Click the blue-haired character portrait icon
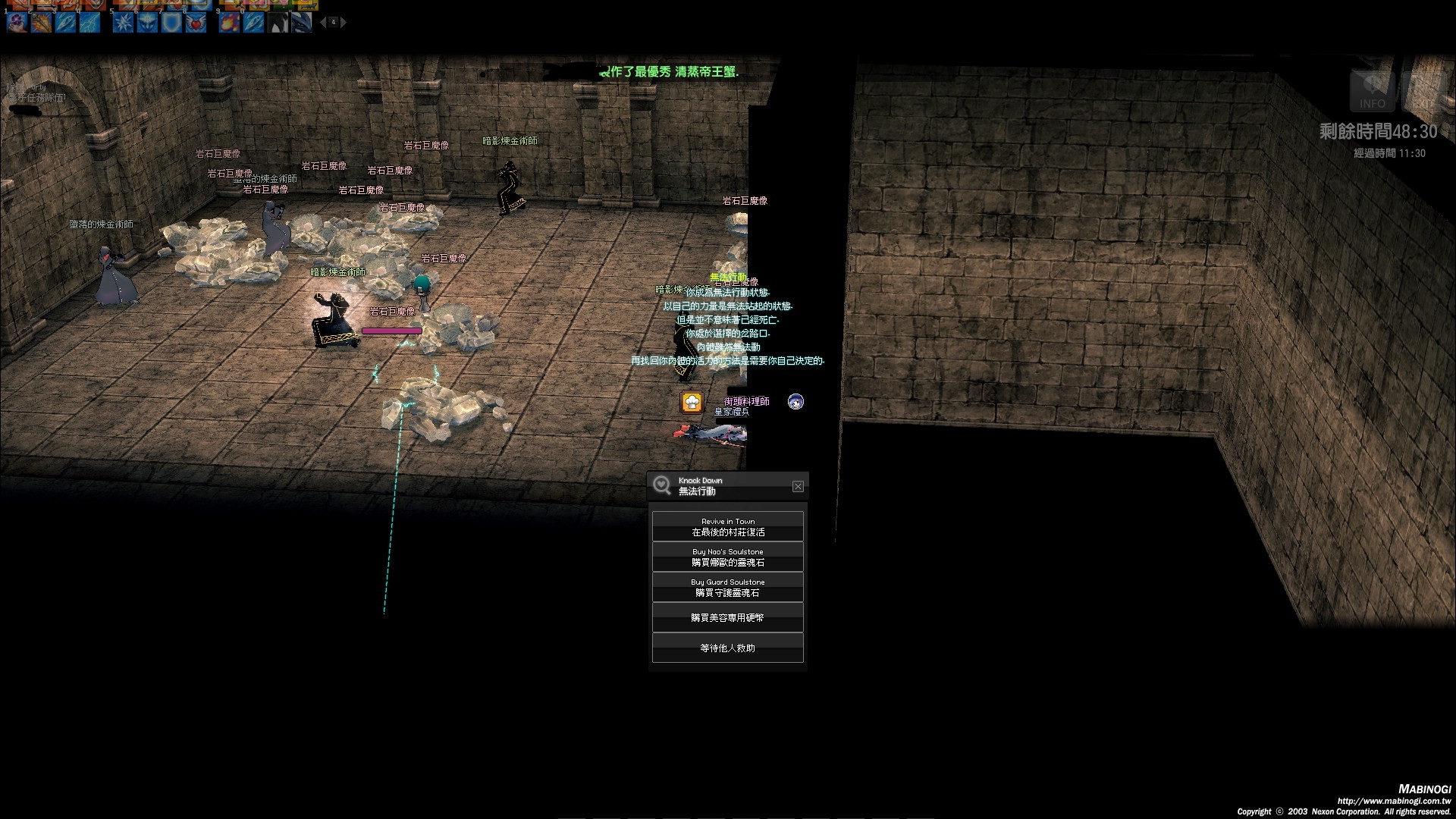This screenshot has width=1456, height=819. click(x=795, y=401)
